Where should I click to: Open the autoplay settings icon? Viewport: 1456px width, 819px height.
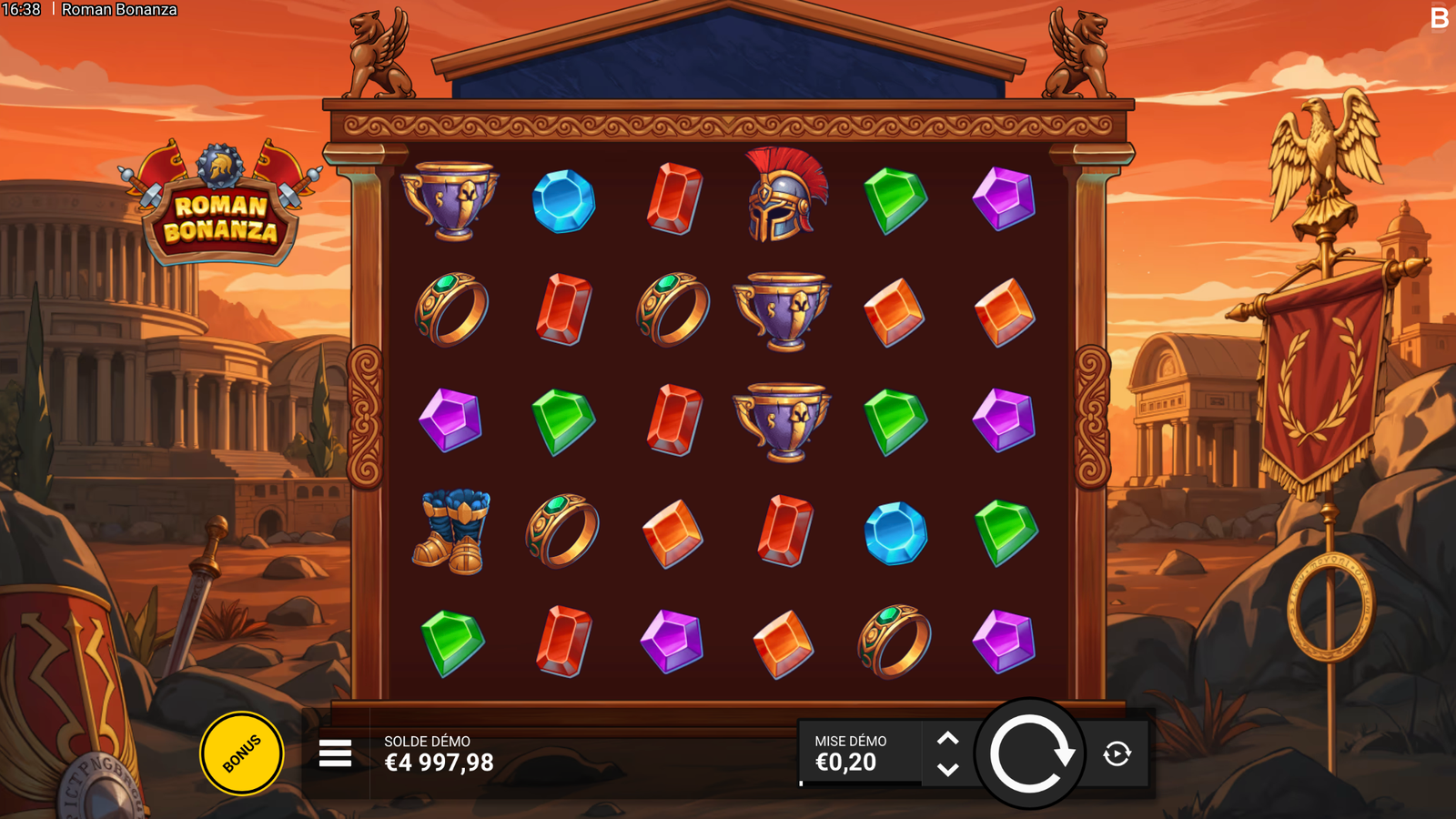tap(1117, 753)
